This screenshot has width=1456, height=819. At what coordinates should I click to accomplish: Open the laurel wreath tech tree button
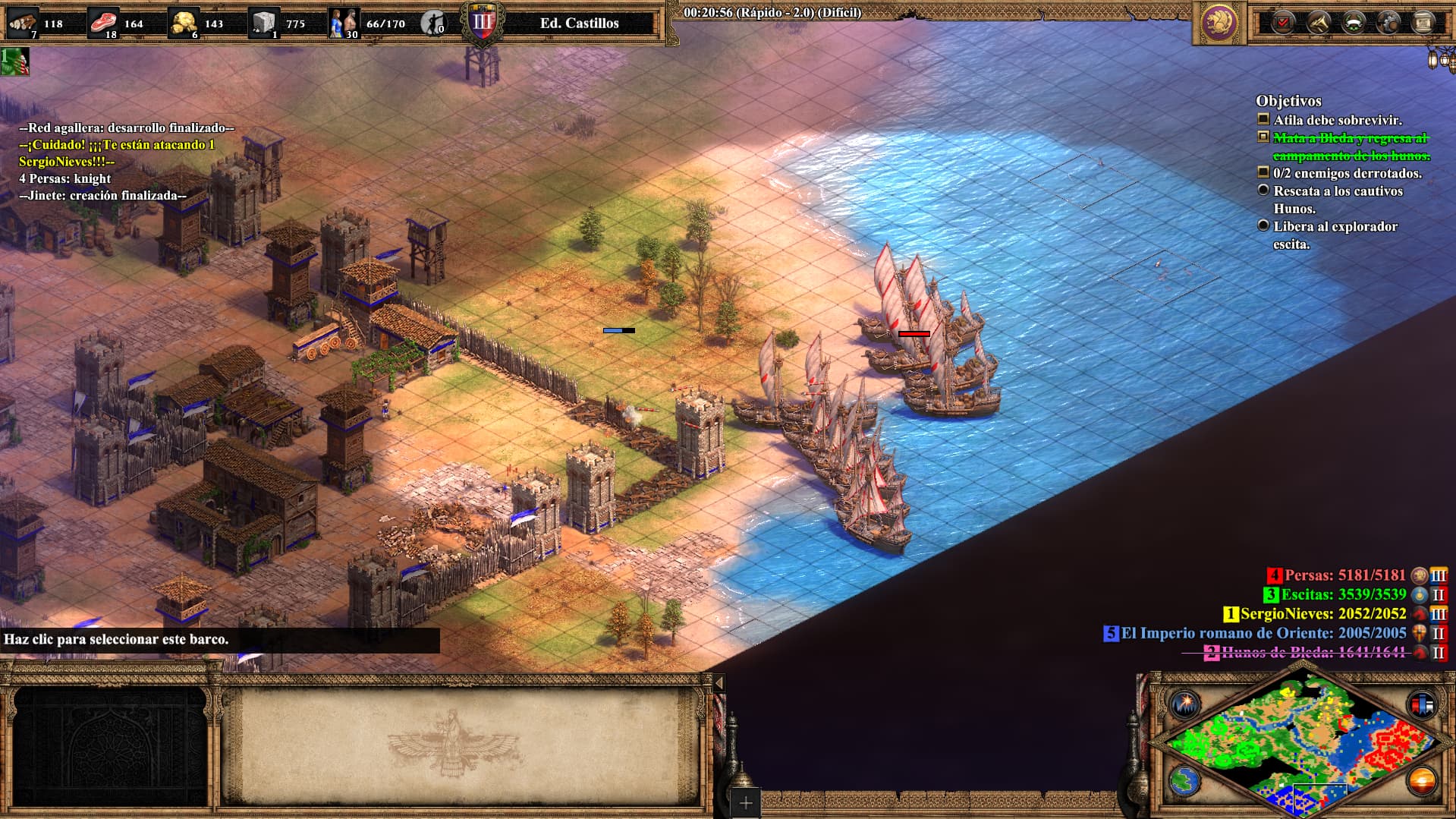click(x=1354, y=23)
